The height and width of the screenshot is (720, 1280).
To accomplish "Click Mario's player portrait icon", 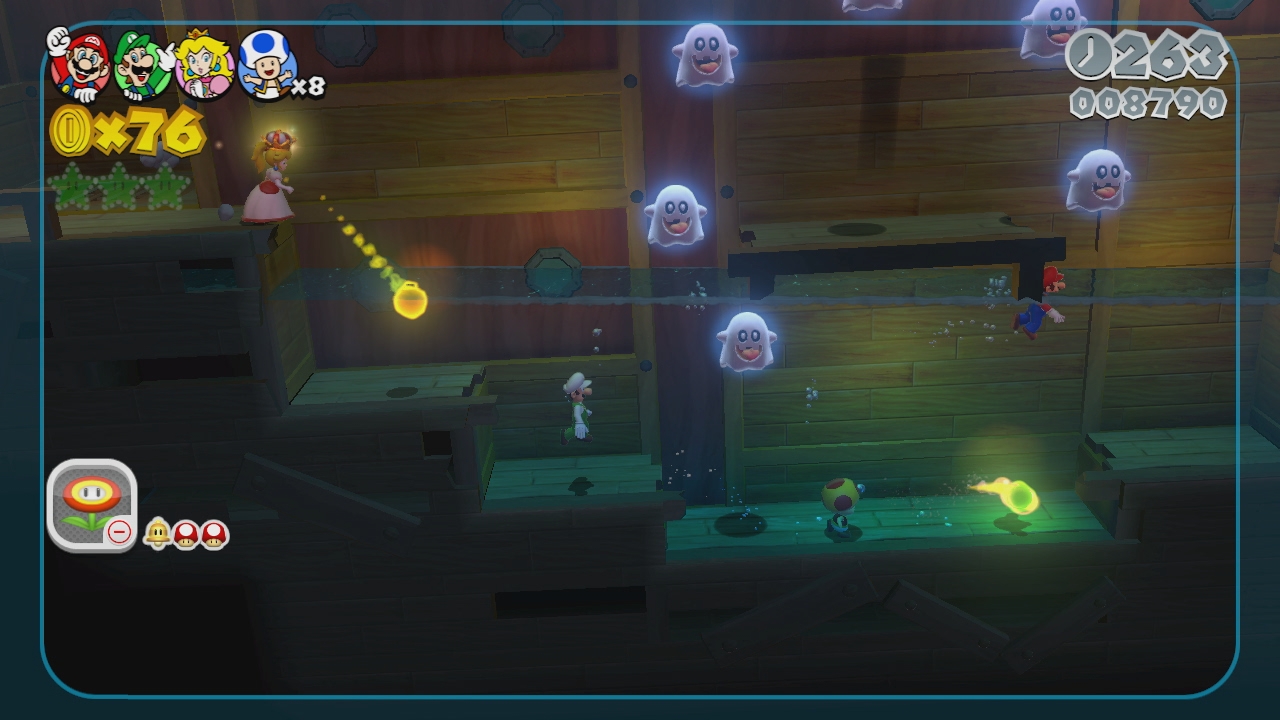I will tap(78, 62).
